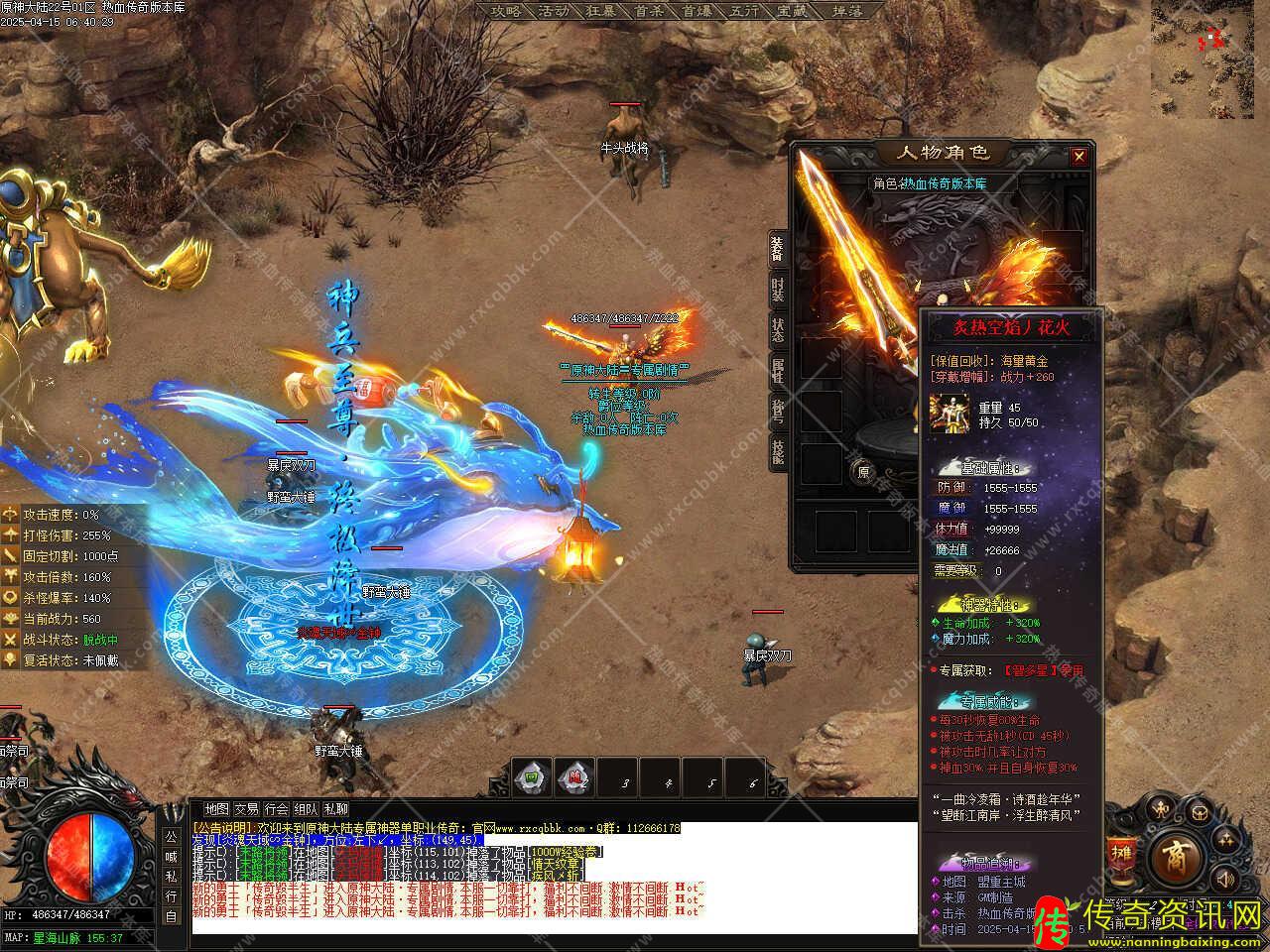The width and height of the screenshot is (1270, 952).
Task: Open the round 商 shop button
Action: pyautogui.click(x=1176, y=853)
